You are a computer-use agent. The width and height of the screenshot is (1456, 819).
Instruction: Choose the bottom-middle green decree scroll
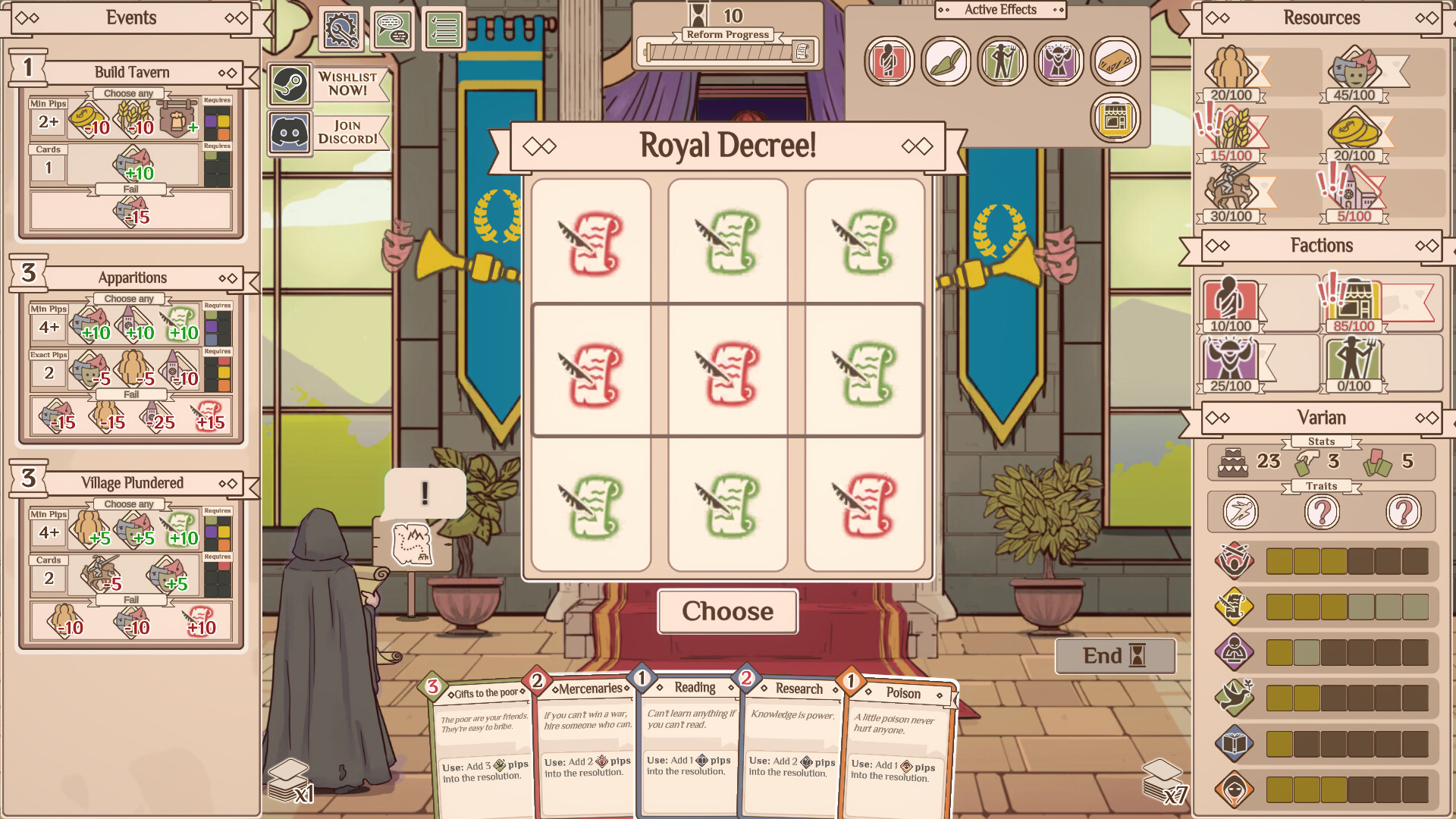[727, 504]
